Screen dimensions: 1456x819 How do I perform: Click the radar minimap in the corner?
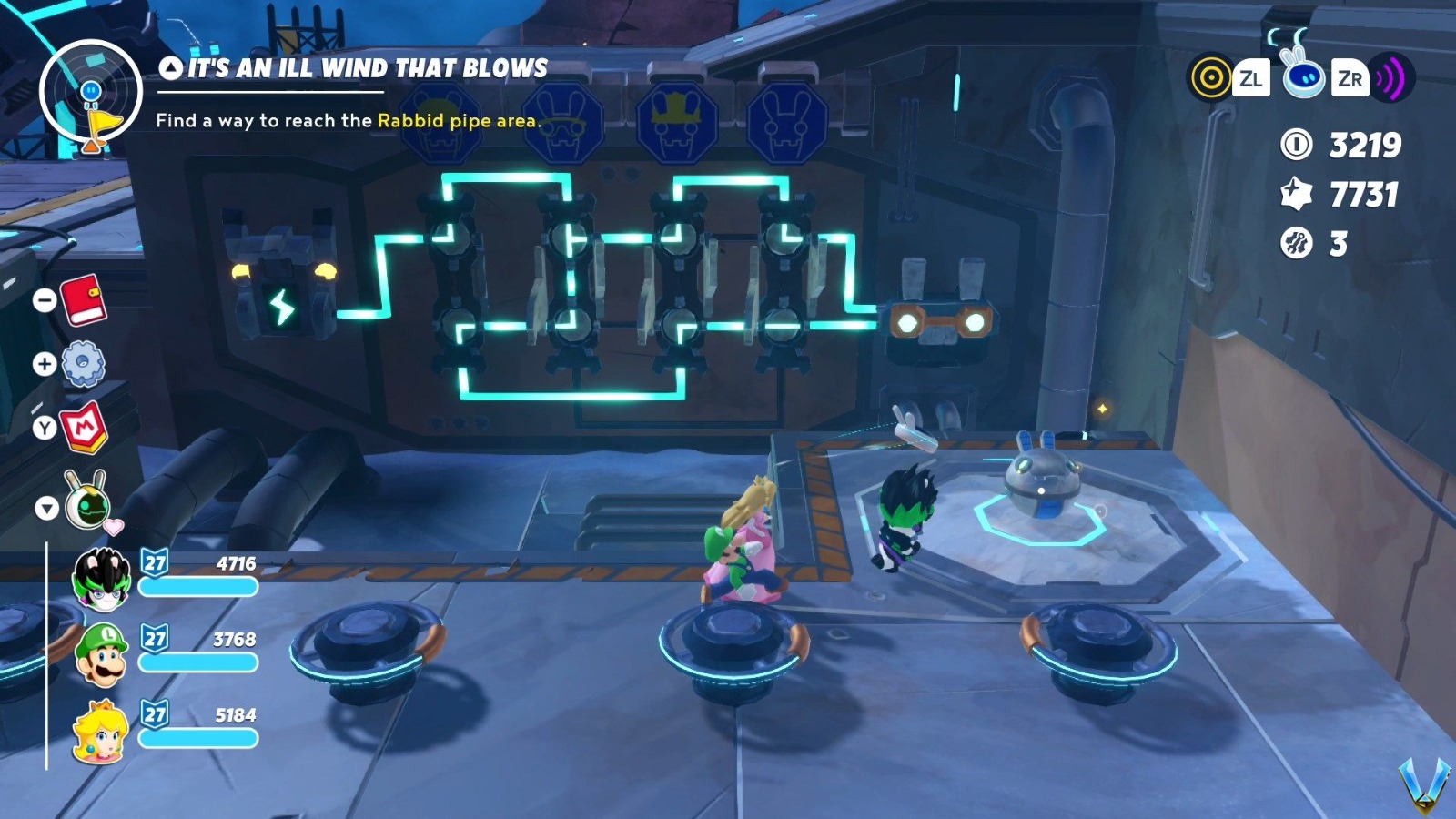(x=90, y=91)
